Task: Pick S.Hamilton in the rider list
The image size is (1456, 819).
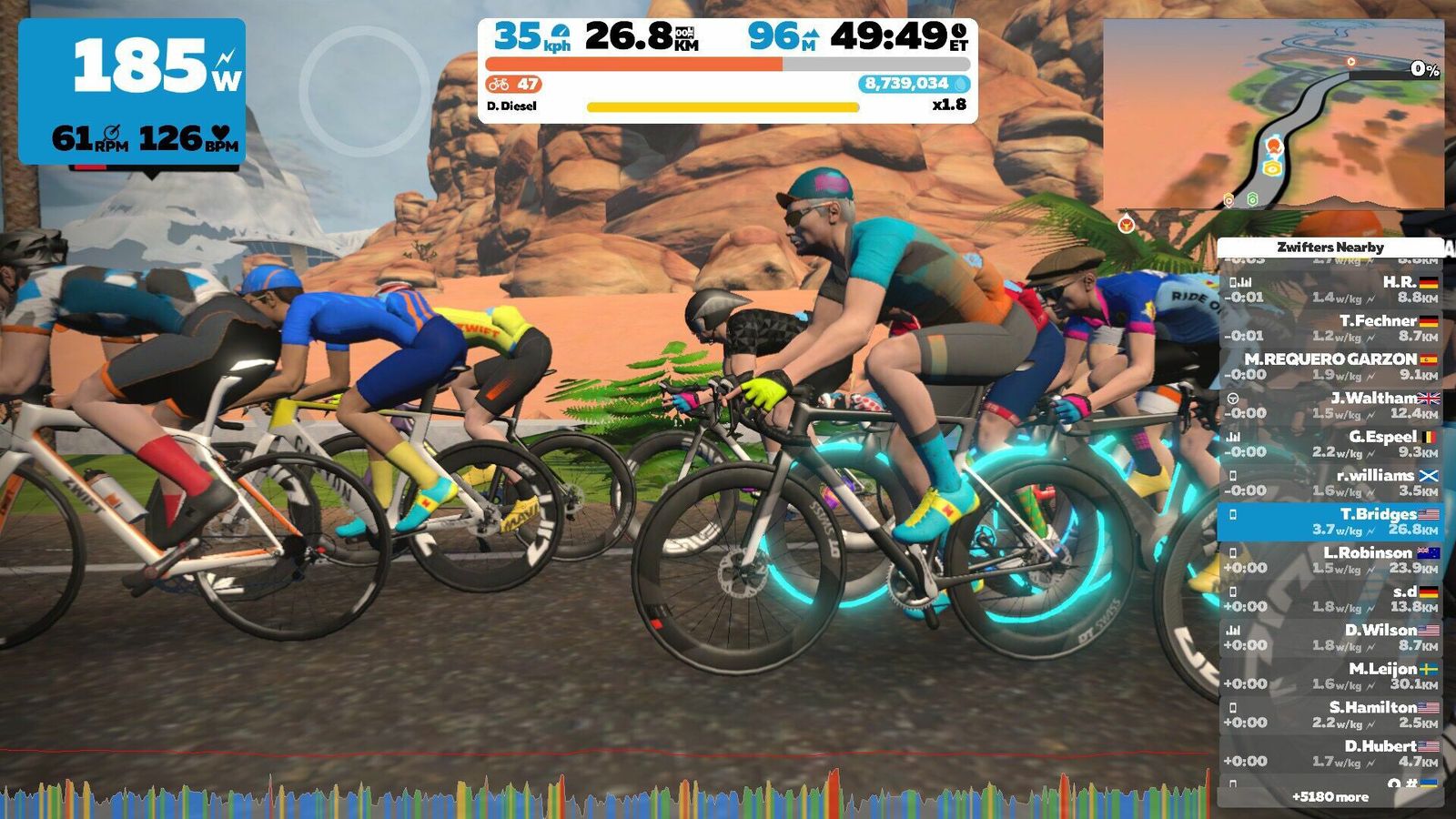Action: [x=1330, y=714]
